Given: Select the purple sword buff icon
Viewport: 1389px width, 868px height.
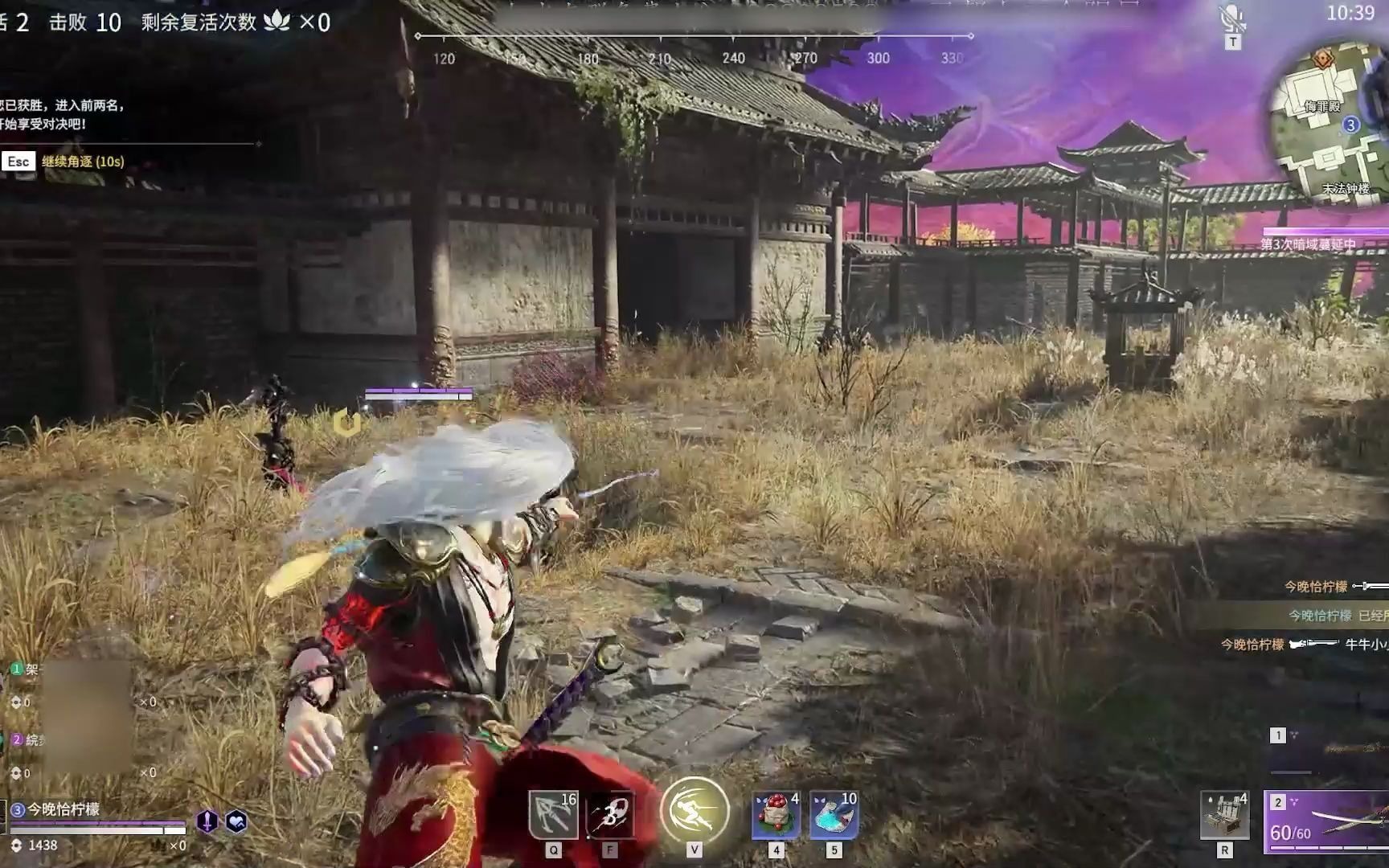Looking at the screenshot, I should (x=207, y=821).
